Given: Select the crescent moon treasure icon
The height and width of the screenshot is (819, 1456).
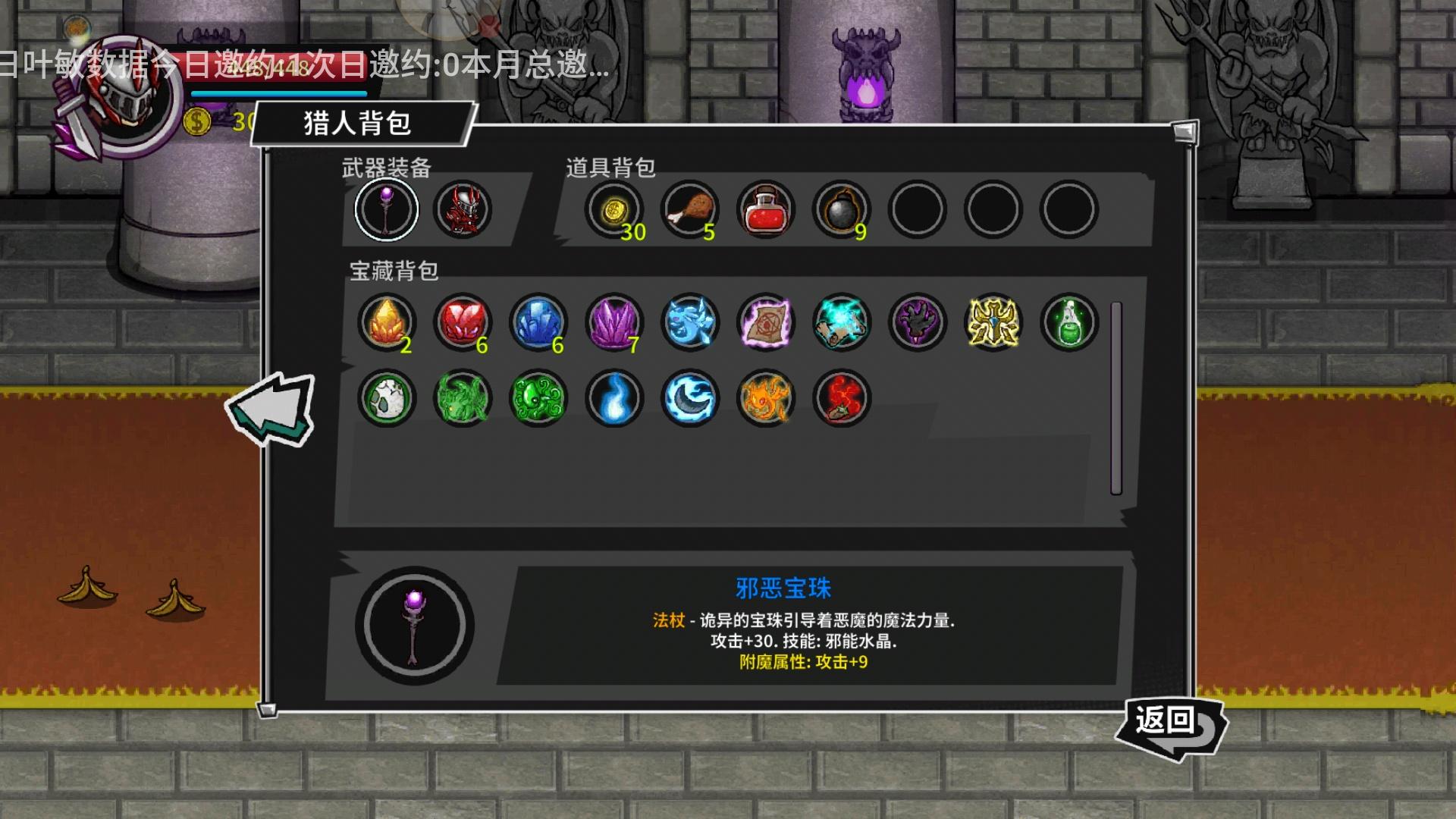Looking at the screenshot, I should [689, 400].
